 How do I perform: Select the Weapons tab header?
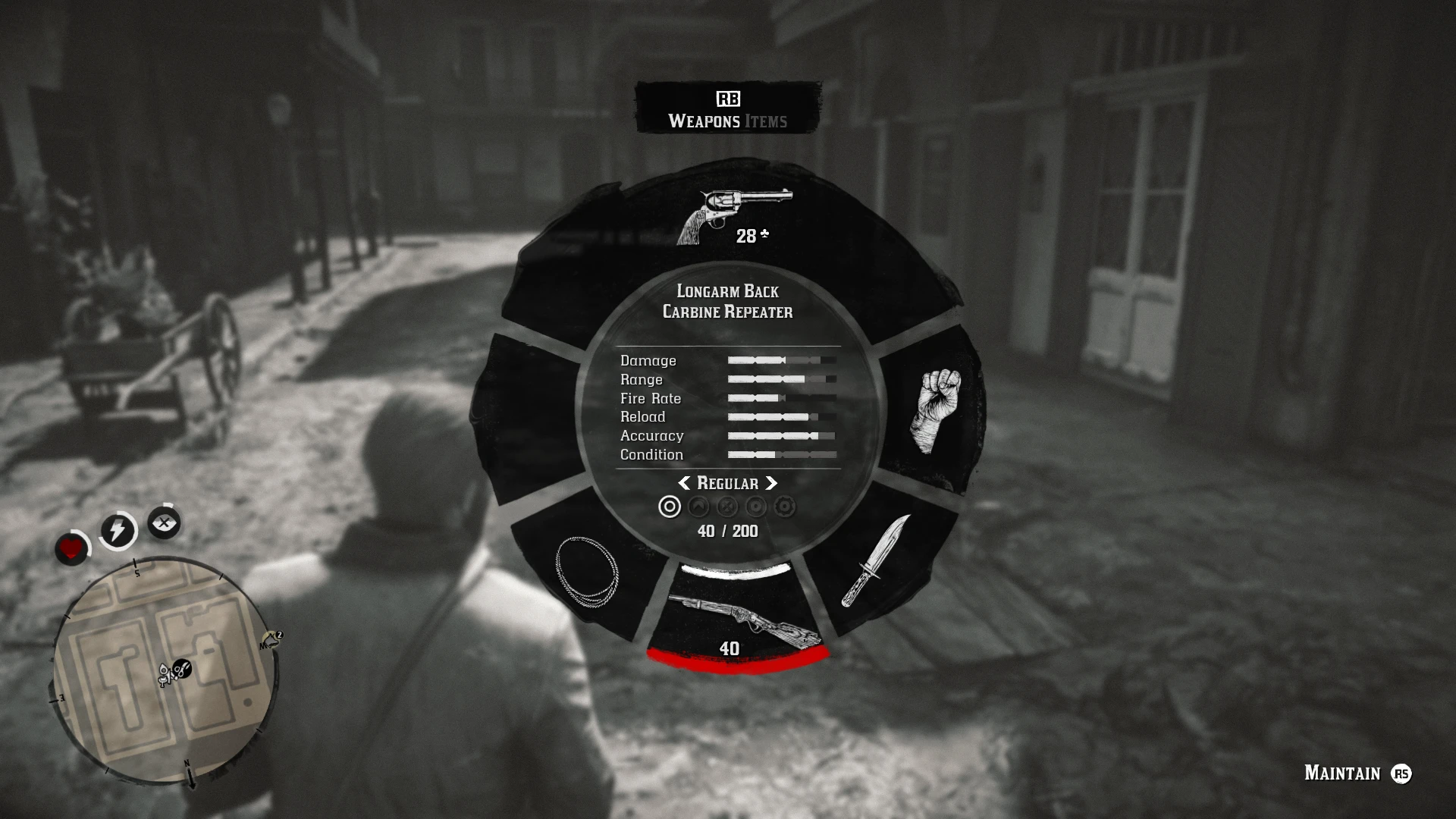coord(705,120)
